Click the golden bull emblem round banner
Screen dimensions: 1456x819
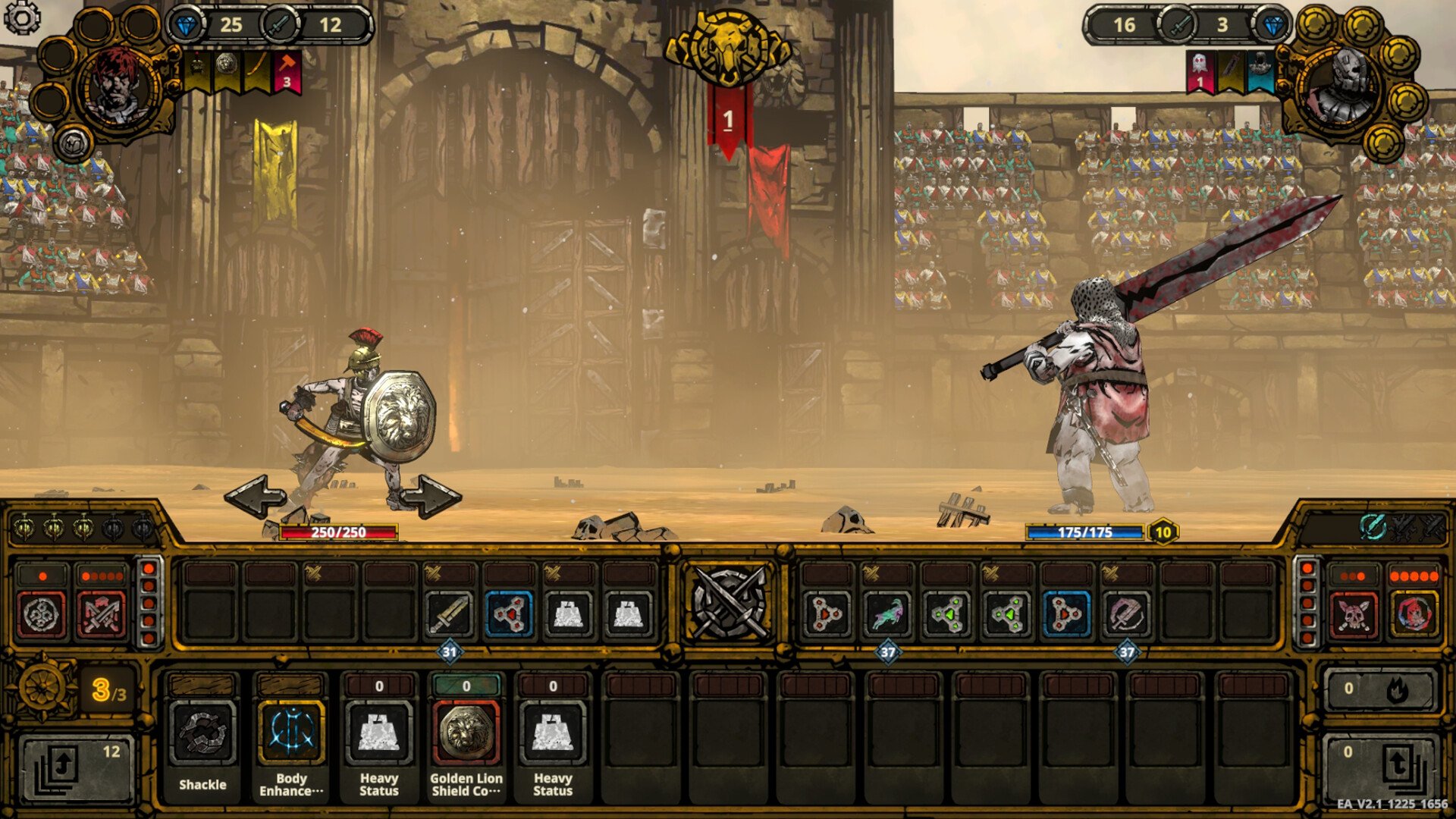click(728, 47)
